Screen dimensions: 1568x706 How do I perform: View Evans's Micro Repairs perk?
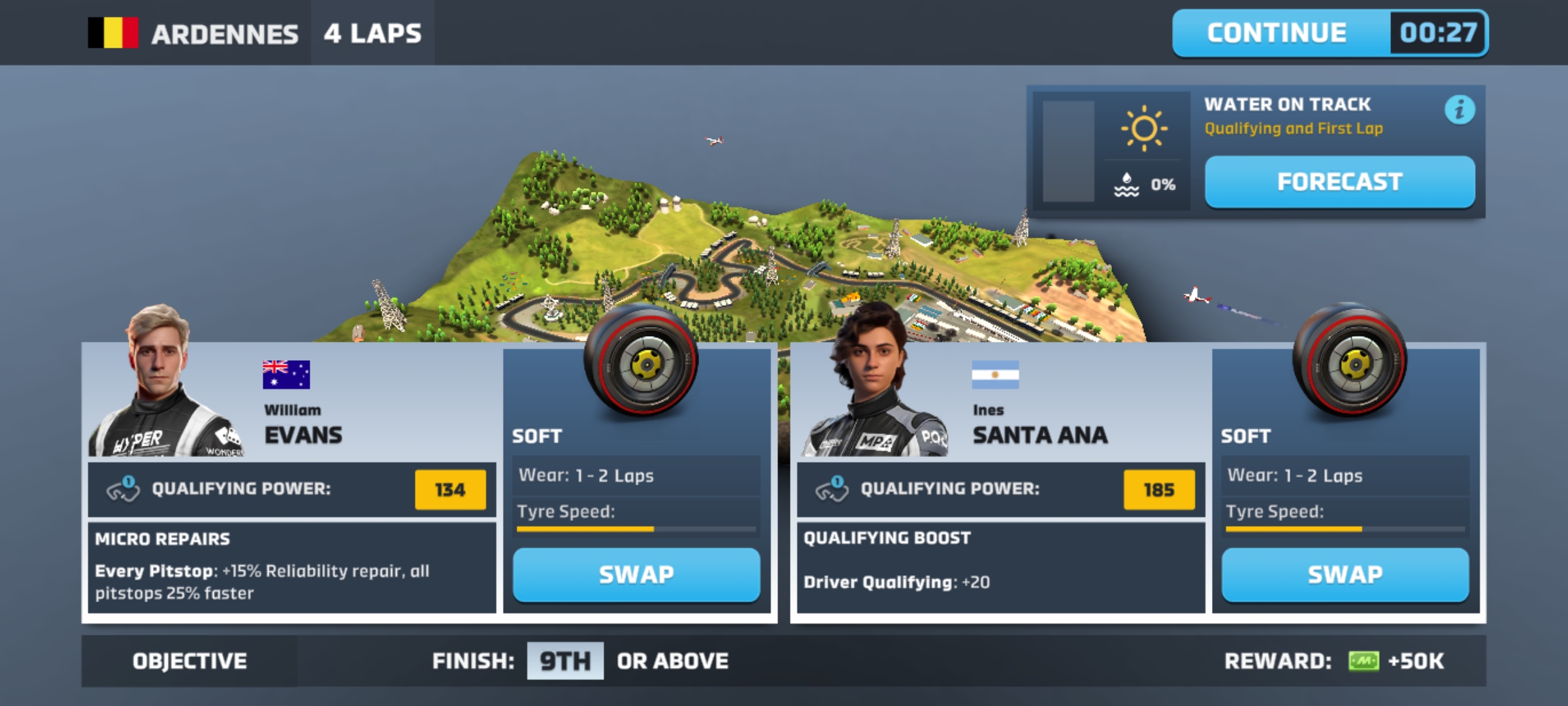tap(291, 567)
